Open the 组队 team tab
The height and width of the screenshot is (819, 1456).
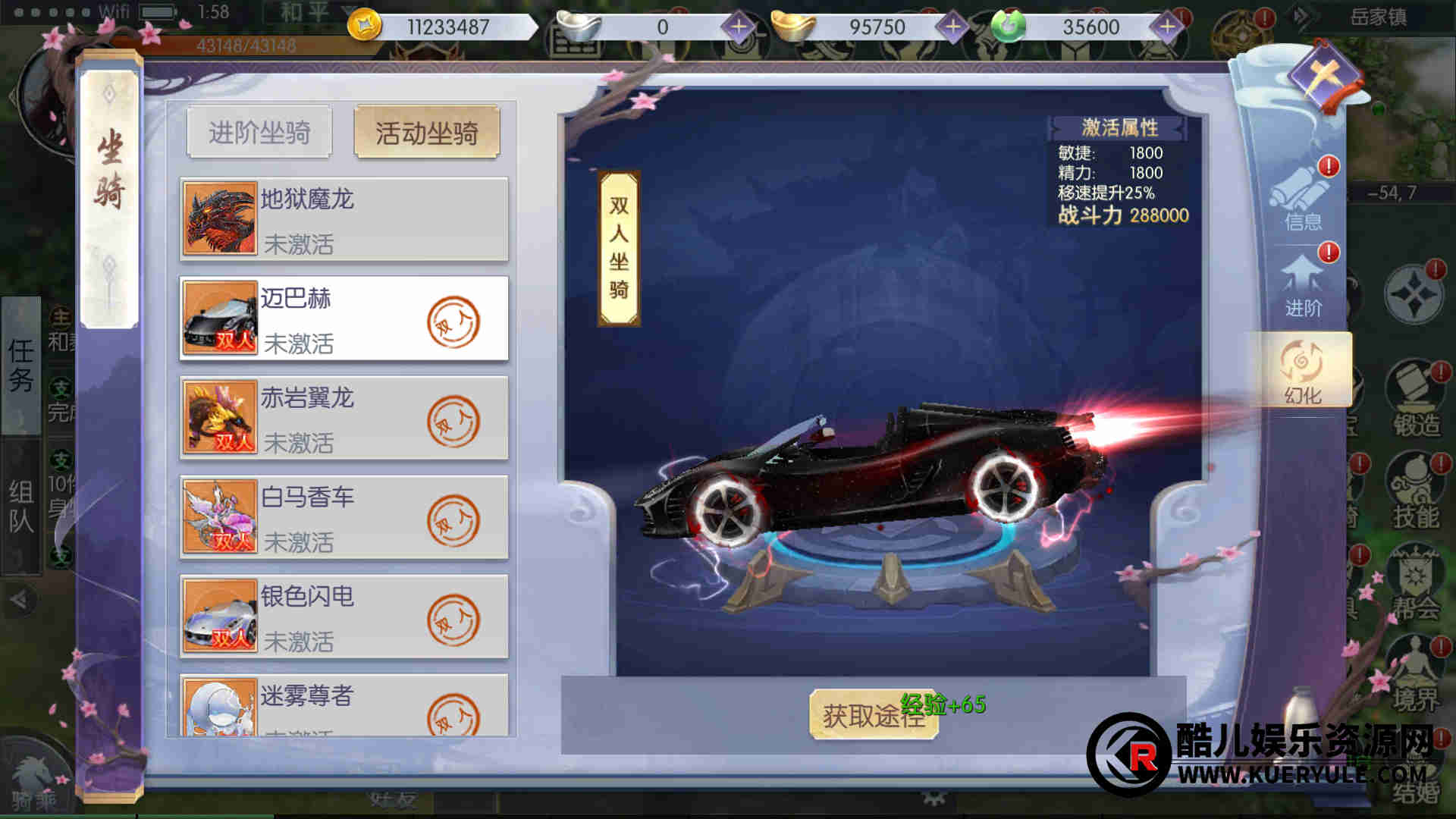[21, 507]
